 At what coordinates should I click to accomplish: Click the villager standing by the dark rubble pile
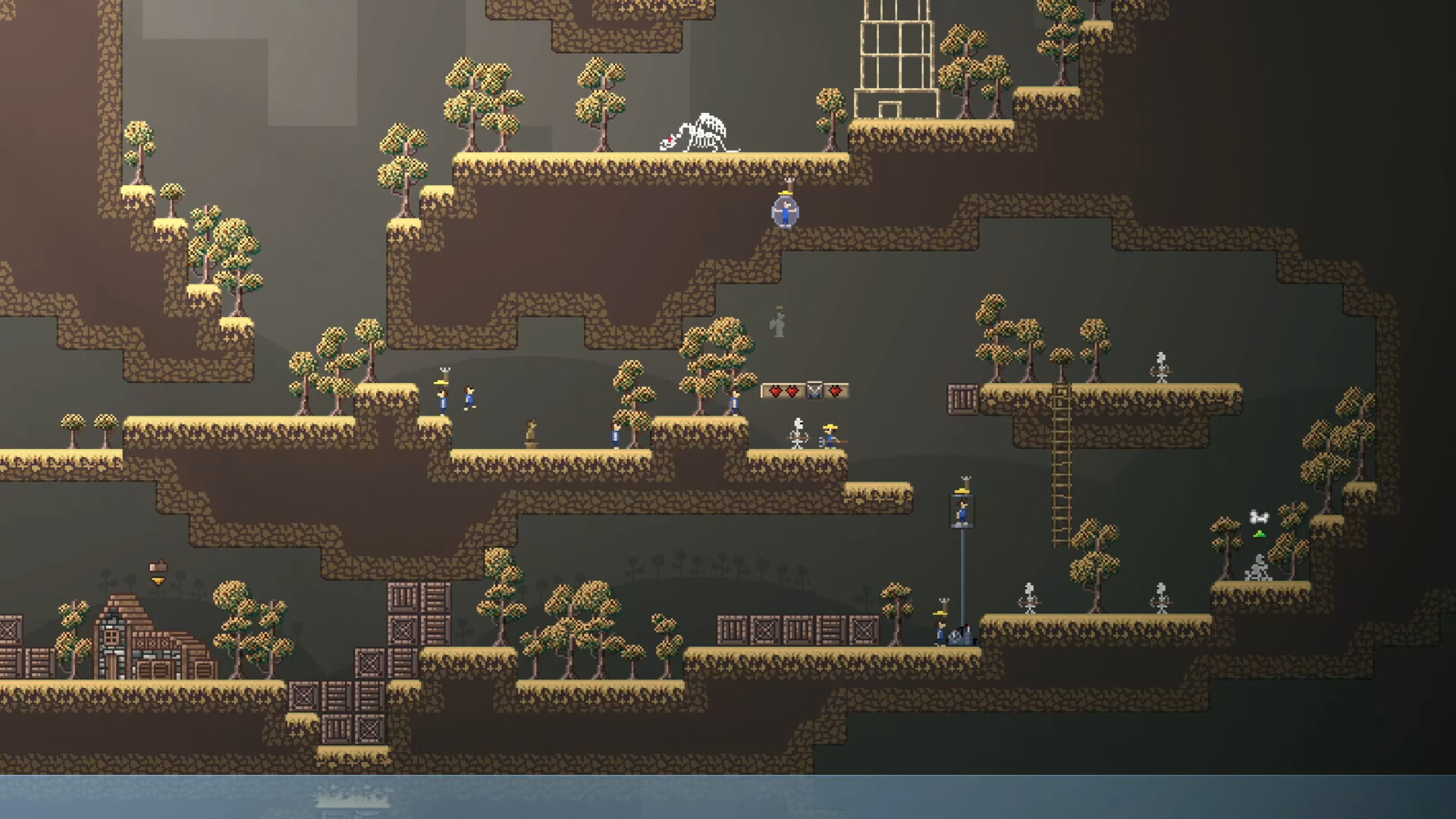coord(939,632)
